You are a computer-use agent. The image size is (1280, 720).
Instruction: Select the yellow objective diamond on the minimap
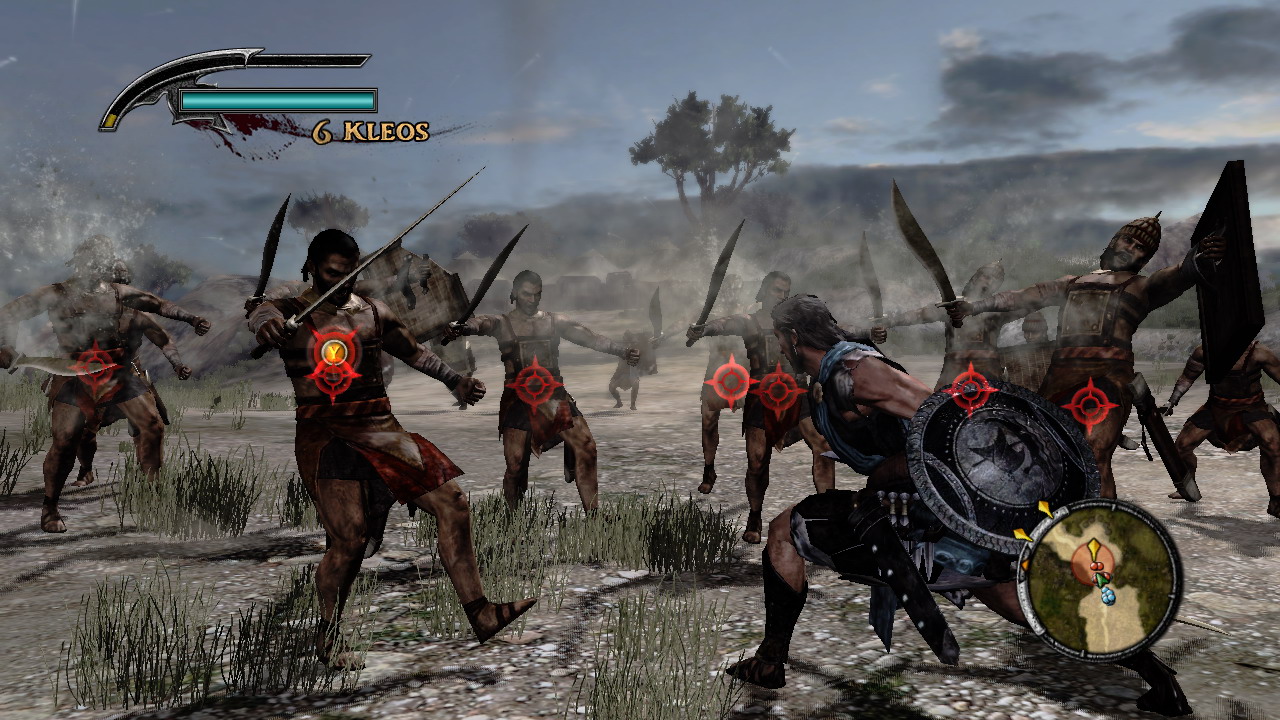click(x=1095, y=547)
